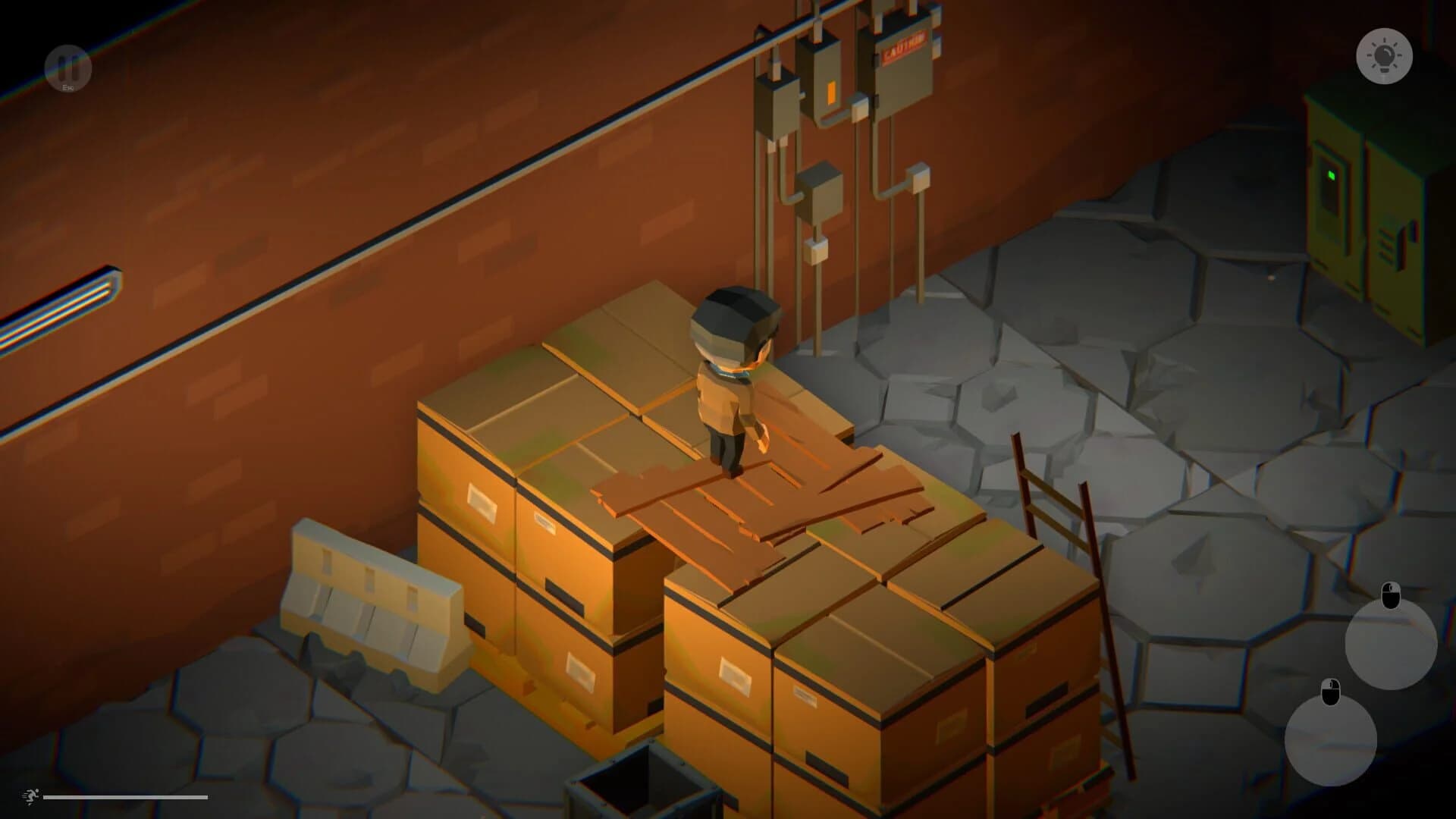This screenshot has height=819, width=1456.
Task: Click the sprinting runner stamina icon
Action: [x=29, y=797]
